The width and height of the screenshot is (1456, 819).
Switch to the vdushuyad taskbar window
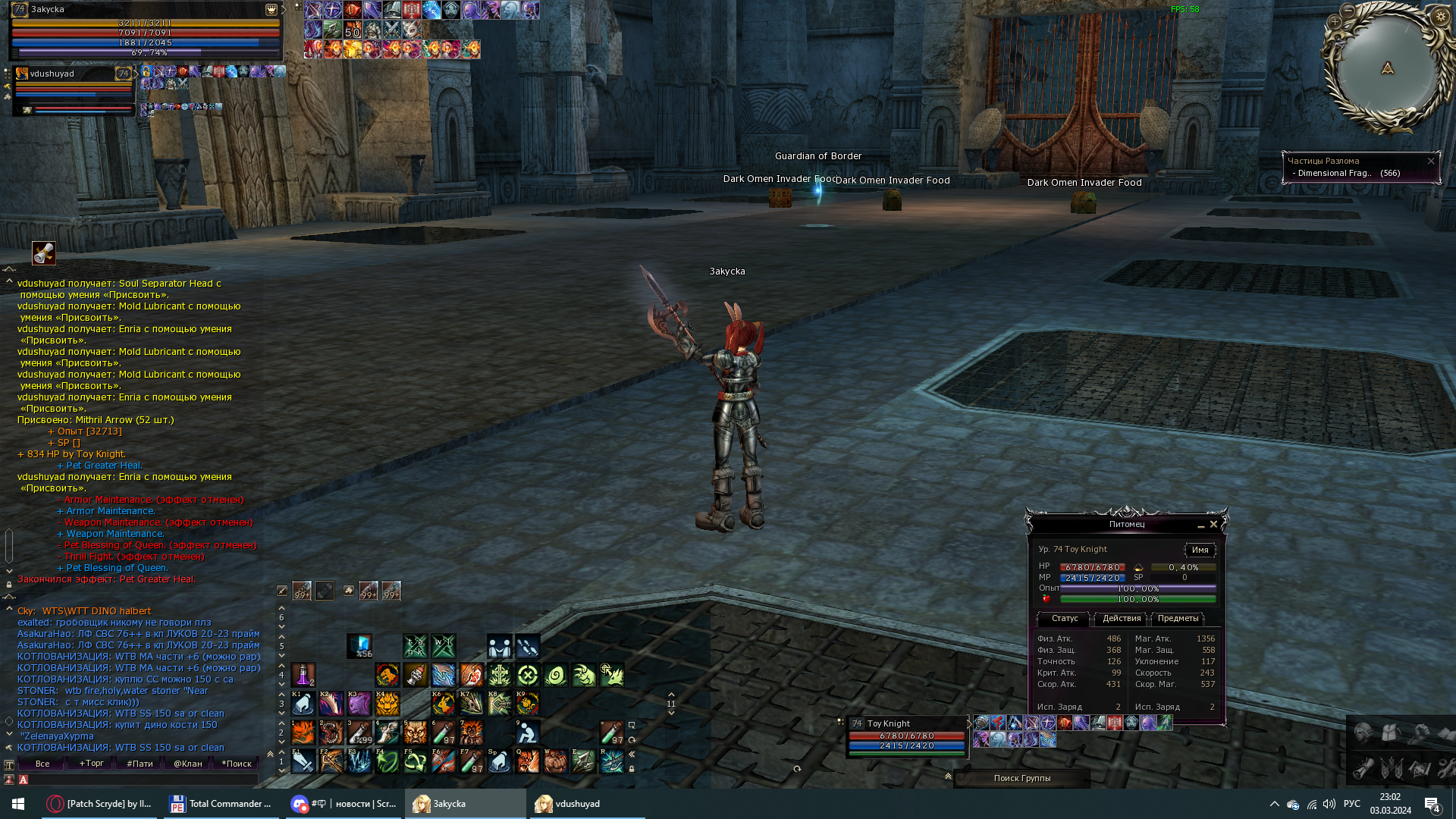pyautogui.click(x=586, y=804)
